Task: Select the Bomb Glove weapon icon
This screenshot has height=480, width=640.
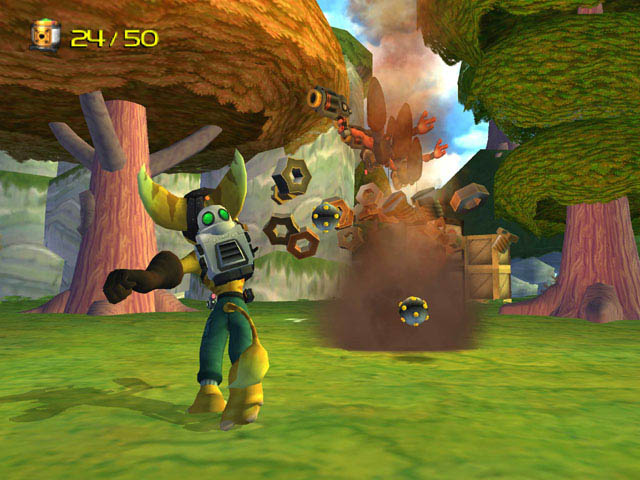Action: [x=45, y=37]
